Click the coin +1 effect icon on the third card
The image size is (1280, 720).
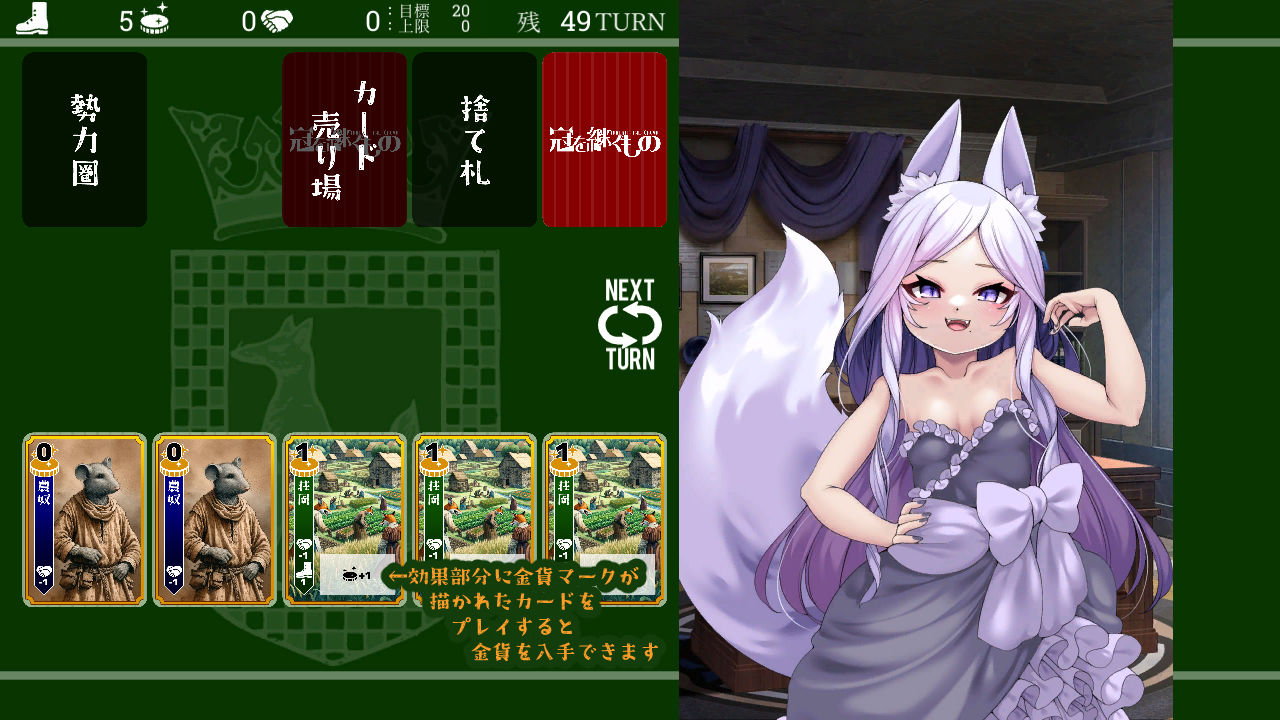pos(348,574)
